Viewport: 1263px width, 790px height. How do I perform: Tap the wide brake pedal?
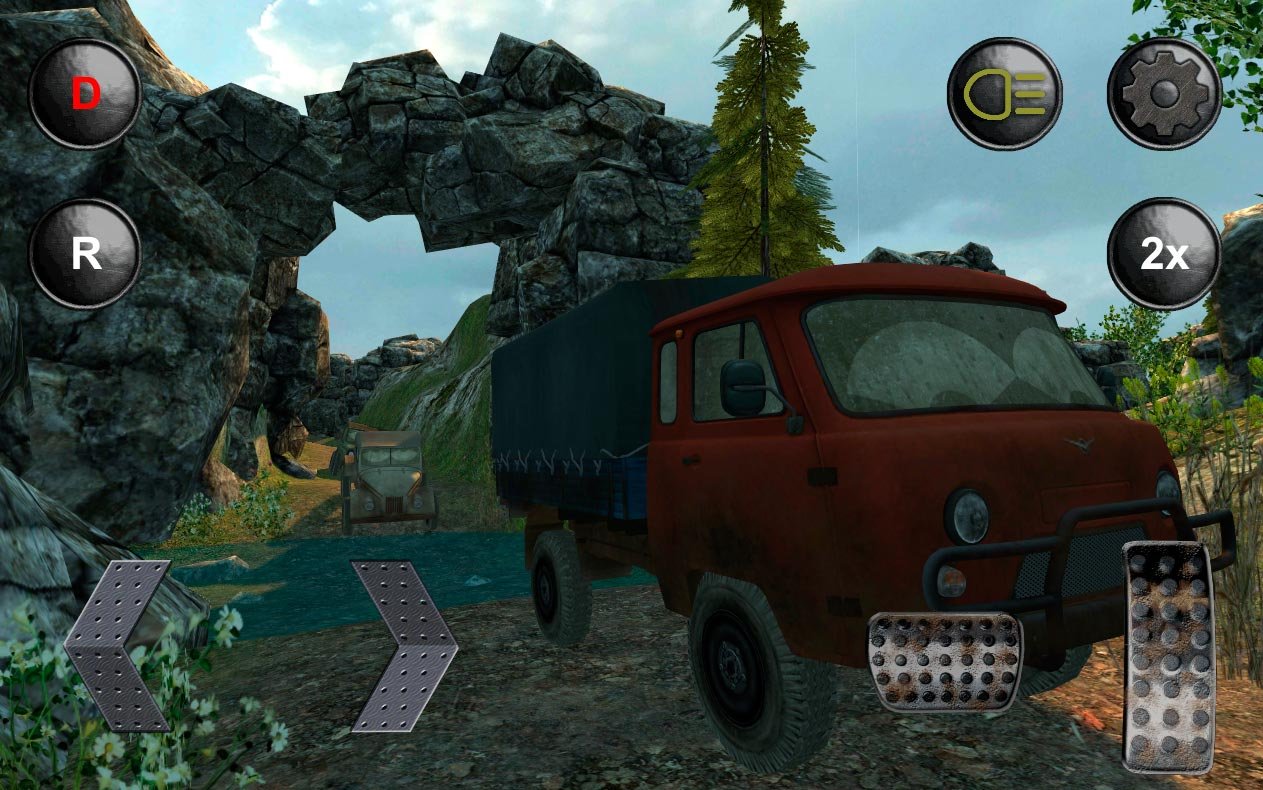(944, 661)
